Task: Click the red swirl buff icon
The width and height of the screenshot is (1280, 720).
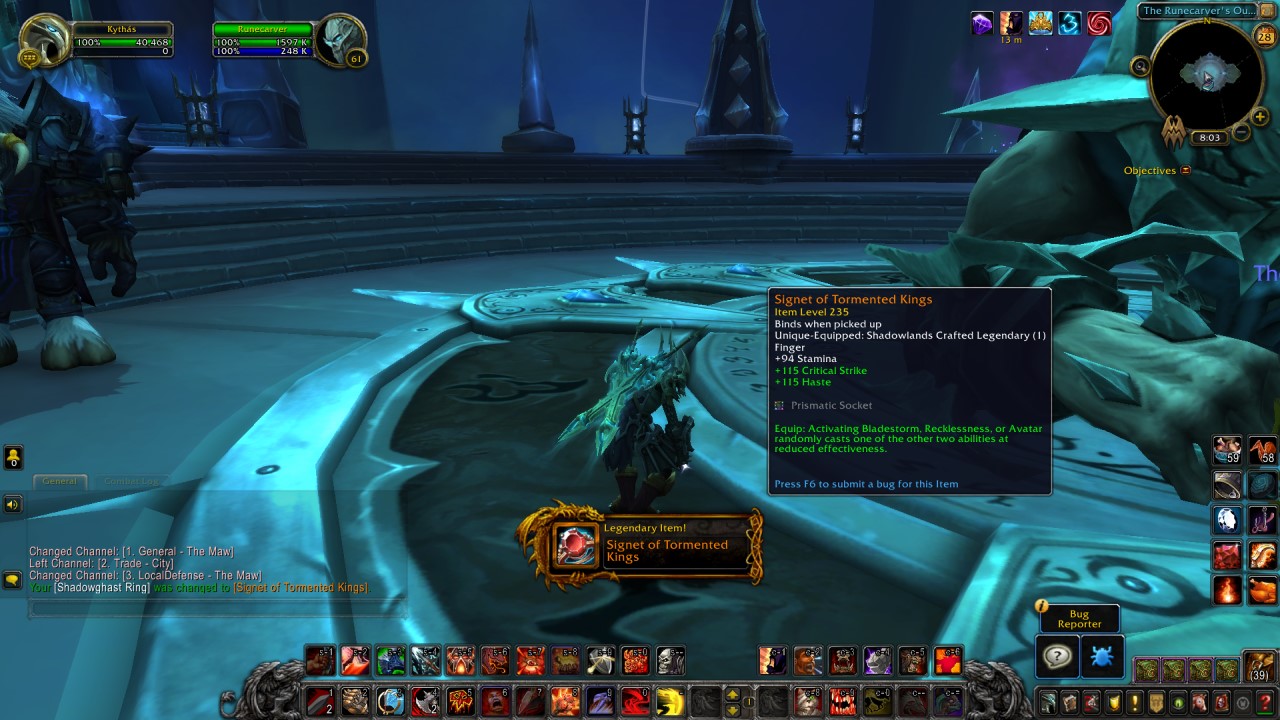Action: pos(1099,23)
